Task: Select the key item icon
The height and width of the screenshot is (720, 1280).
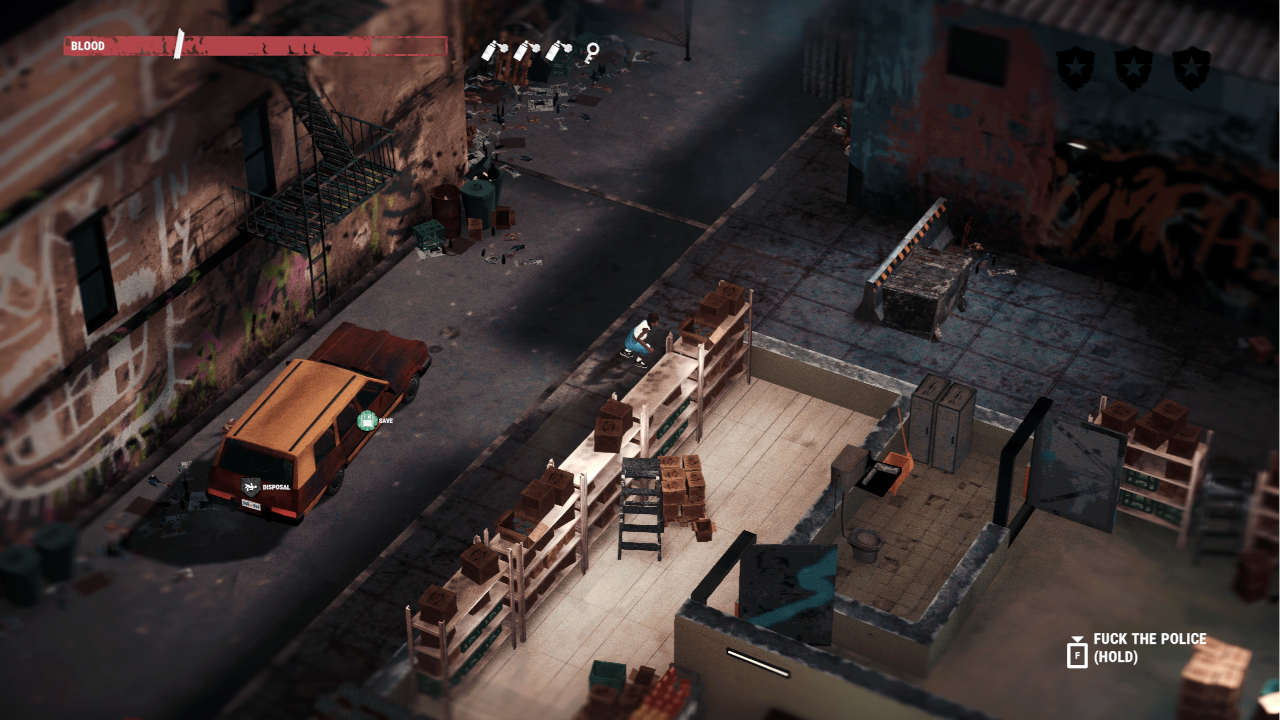Action: point(592,51)
